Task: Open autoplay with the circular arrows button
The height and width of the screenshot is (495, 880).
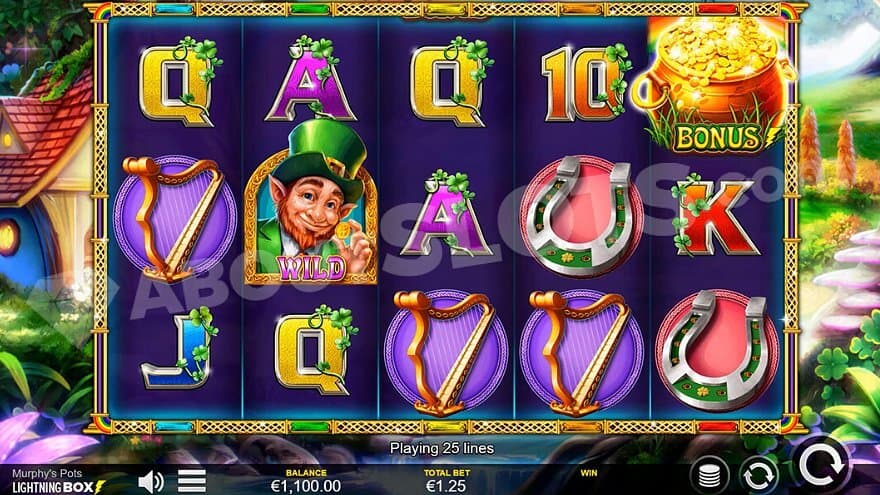Action: coord(759,474)
